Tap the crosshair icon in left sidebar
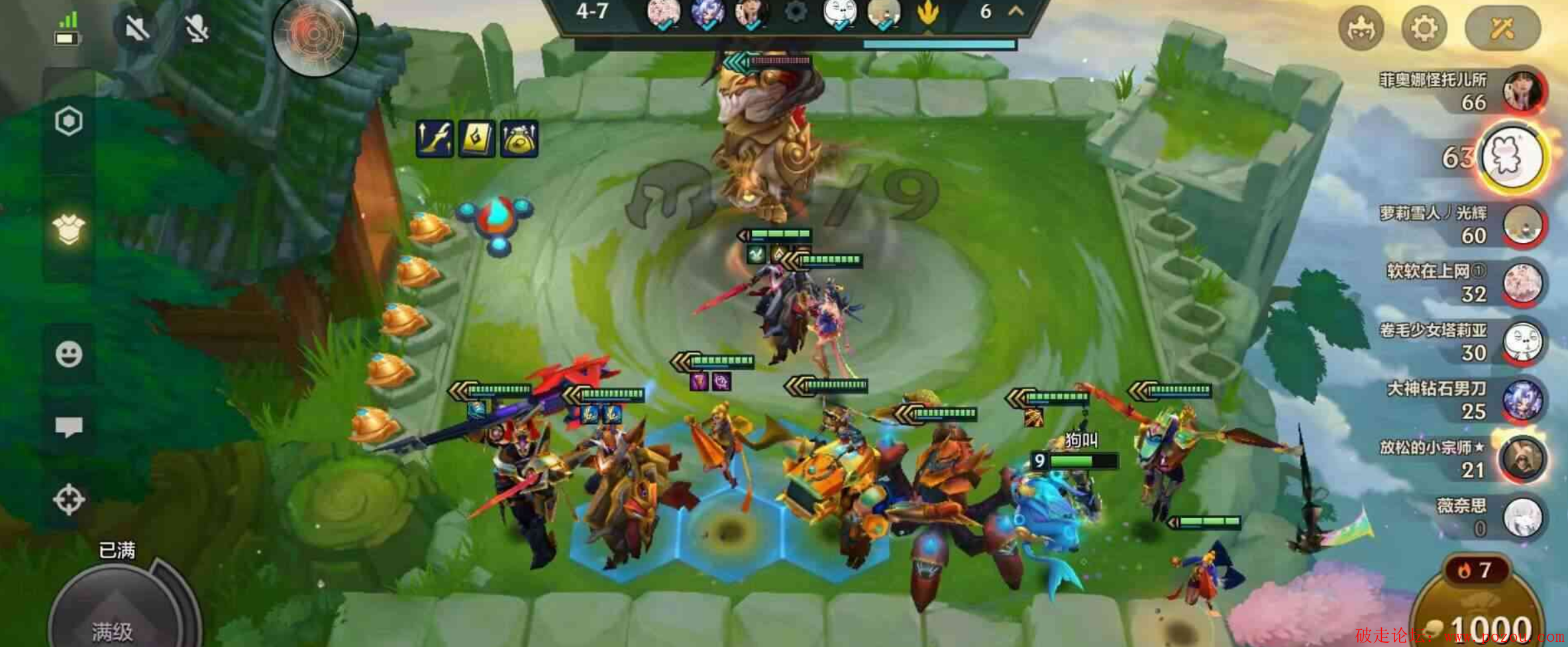 [69, 499]
